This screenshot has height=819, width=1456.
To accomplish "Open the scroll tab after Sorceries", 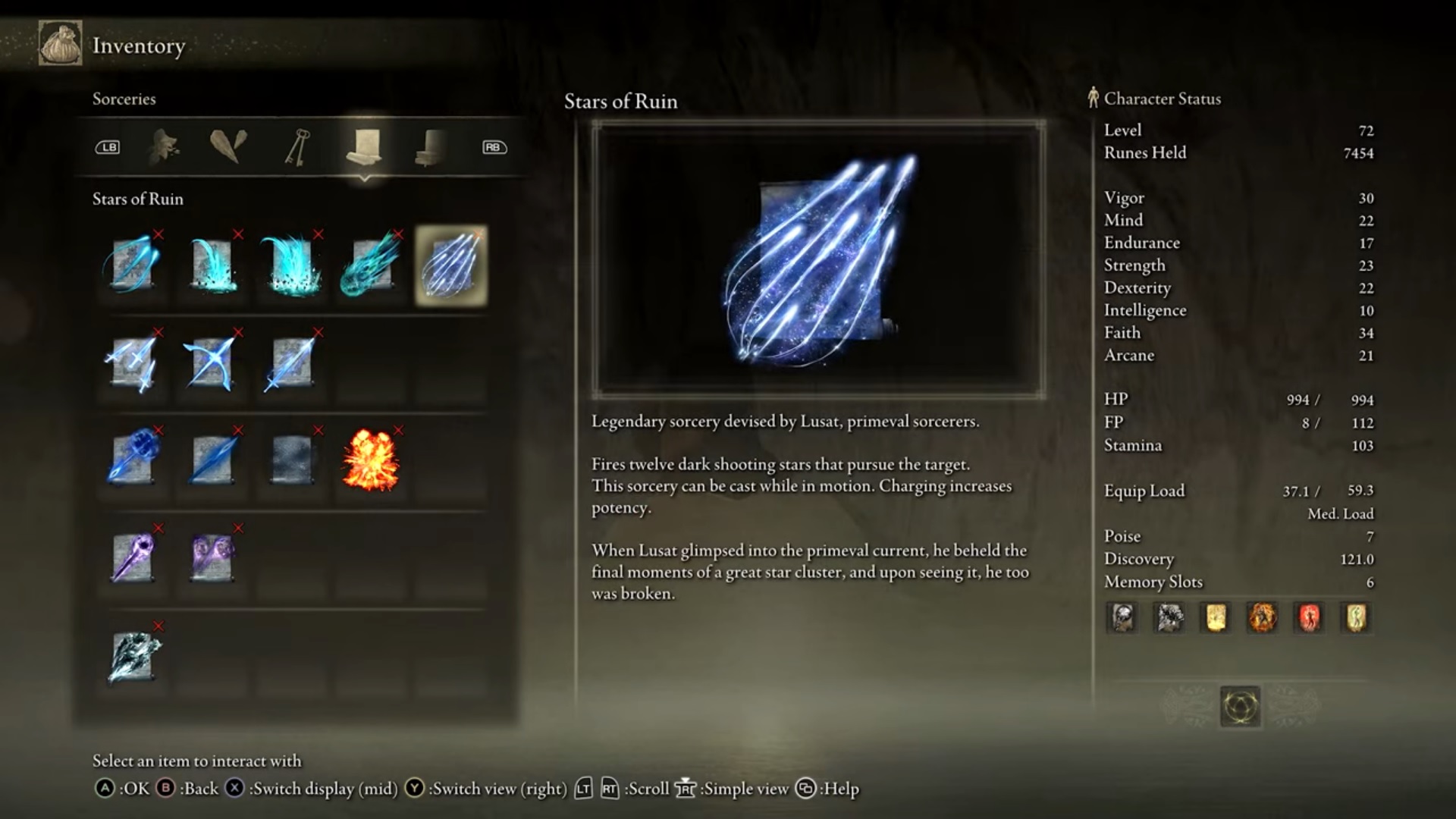I will pos(431,147).
